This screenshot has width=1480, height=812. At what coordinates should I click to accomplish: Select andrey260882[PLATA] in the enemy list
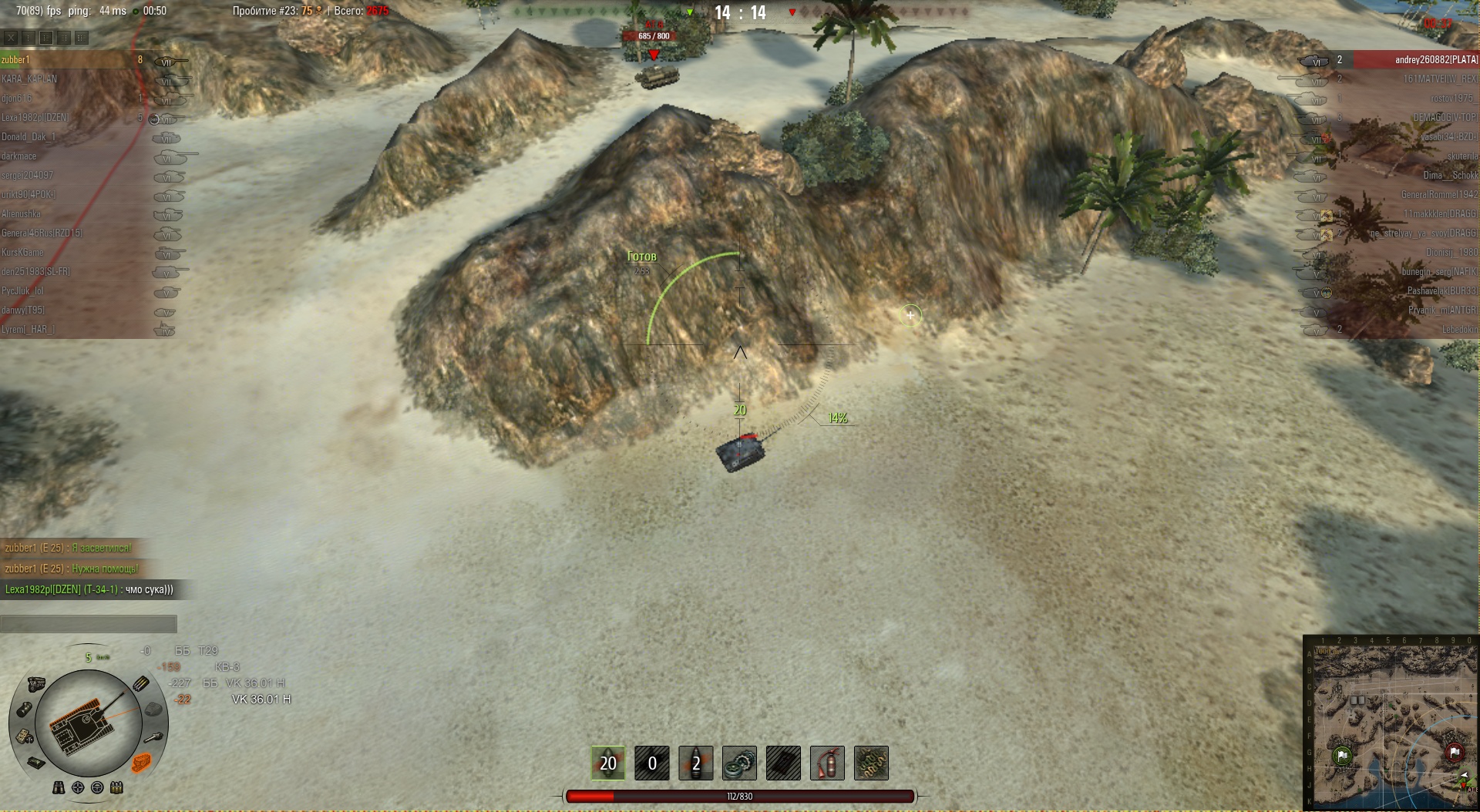tap(1436, 60)
